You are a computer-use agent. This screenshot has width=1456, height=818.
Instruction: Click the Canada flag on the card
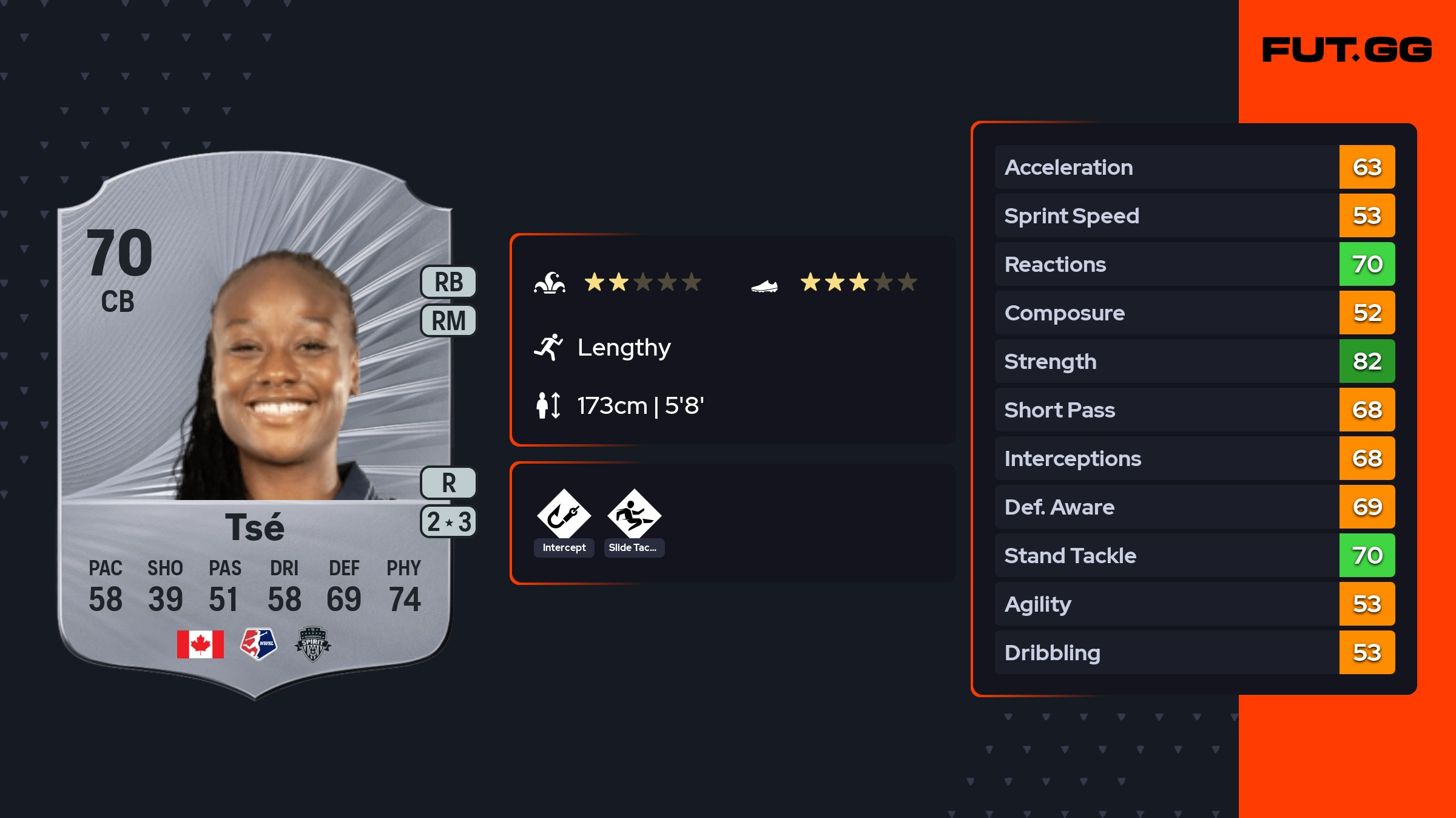coord(200,644)
